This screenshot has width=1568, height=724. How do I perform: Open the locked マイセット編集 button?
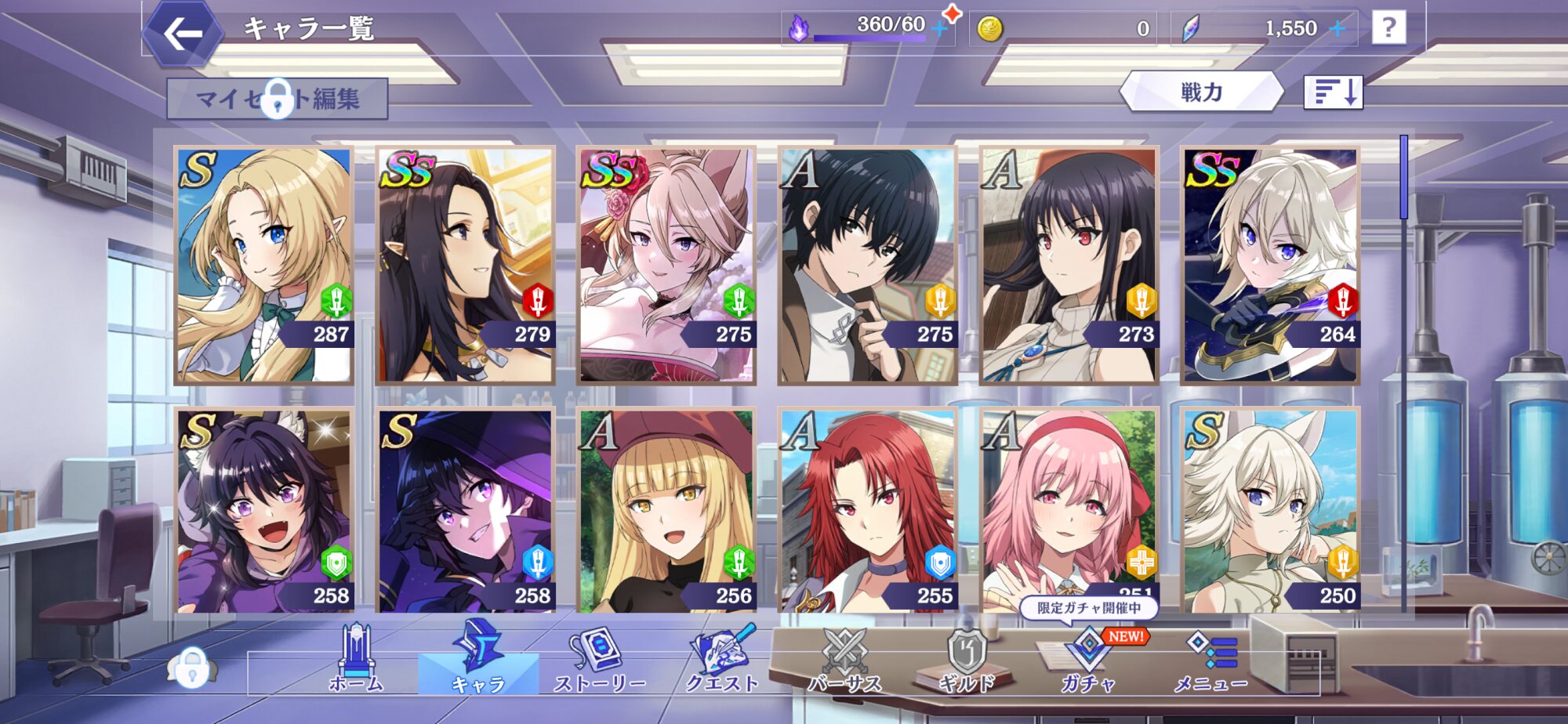[x=277, y=99]
